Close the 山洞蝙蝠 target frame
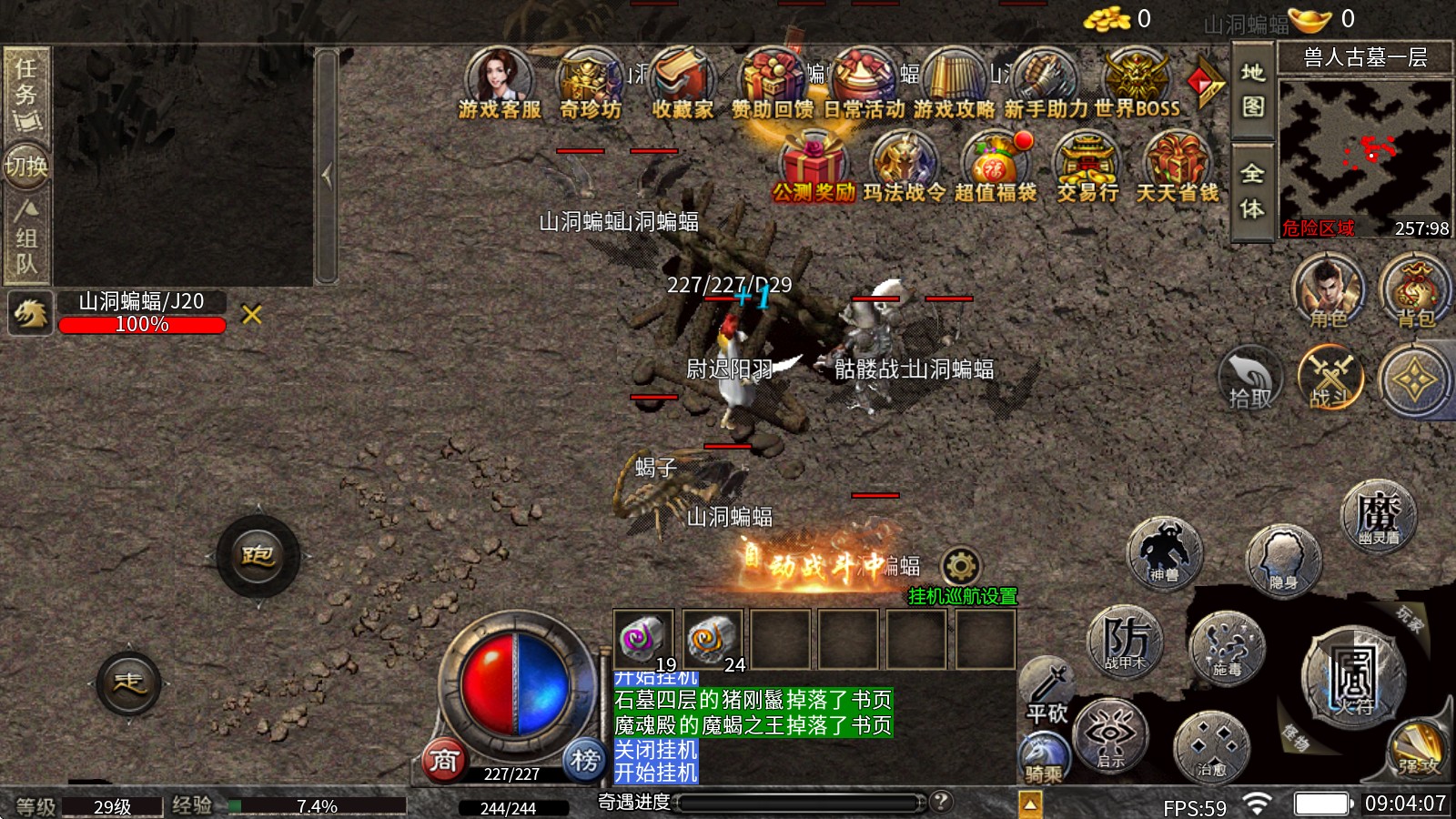This screenshot has width=1456, height=819. tap(252, 315)
